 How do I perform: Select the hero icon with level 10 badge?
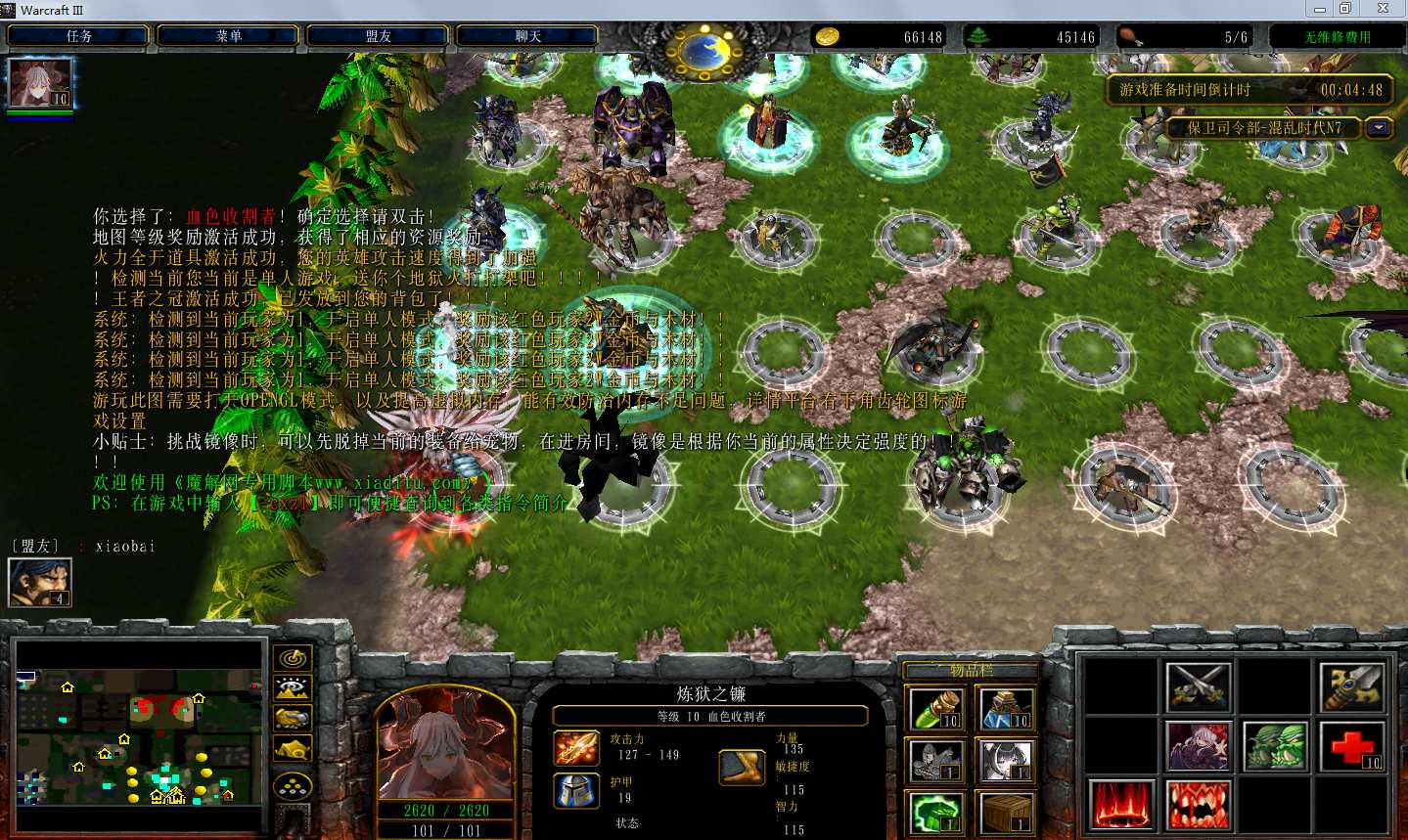[x=40, y=84]
